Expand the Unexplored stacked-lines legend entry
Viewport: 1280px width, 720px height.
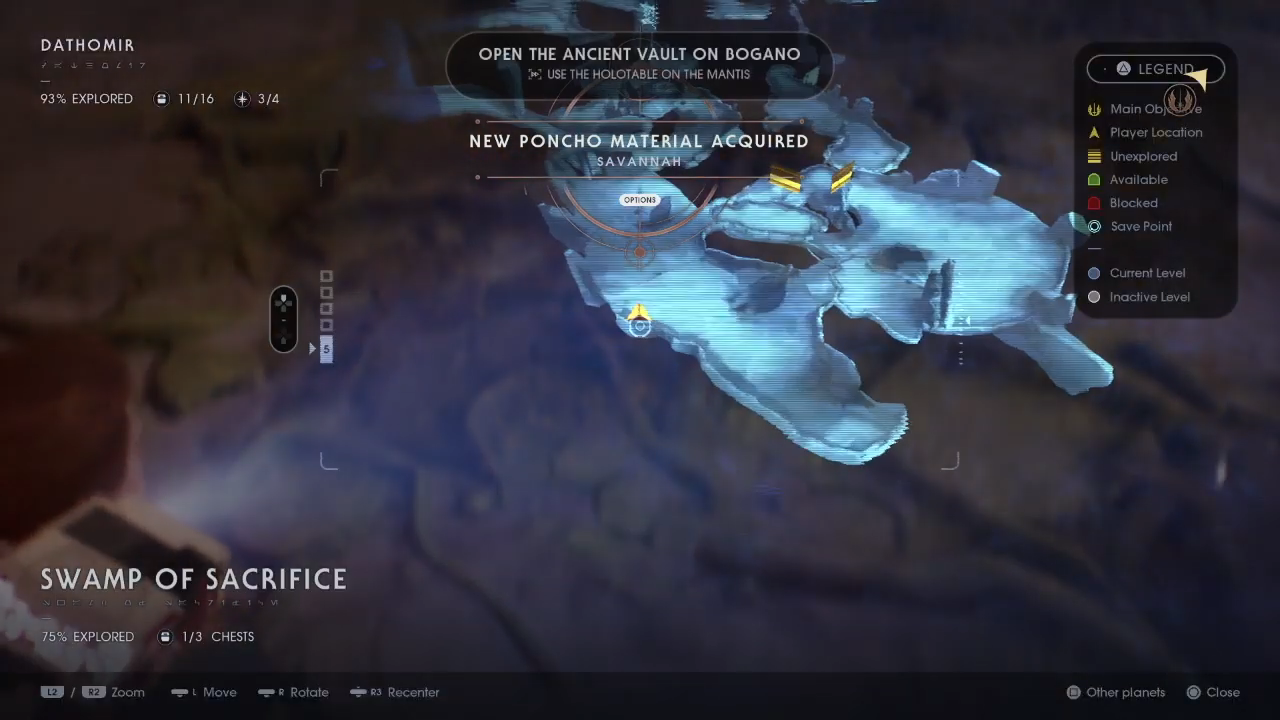coord(1094,156)
